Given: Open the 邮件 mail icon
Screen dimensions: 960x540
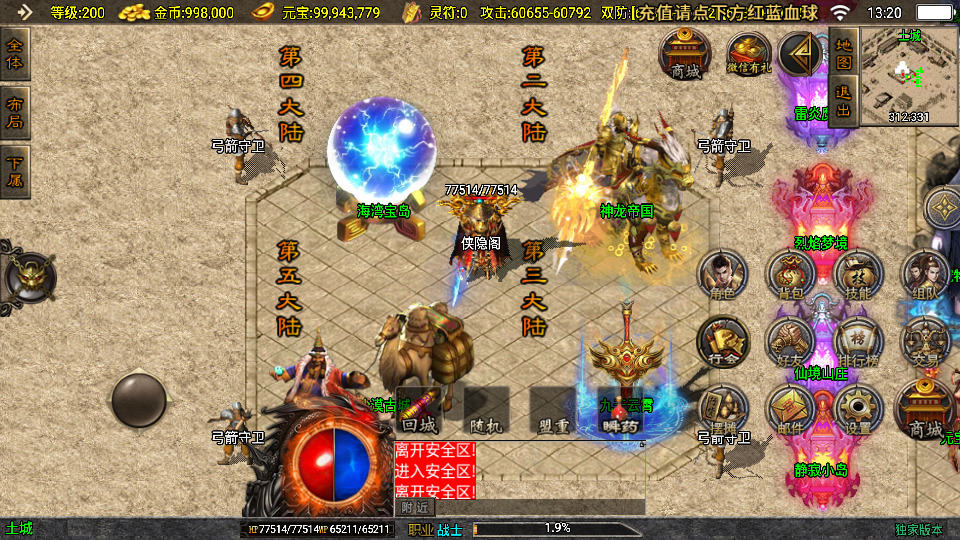Looking at the screenshot, I should (x=791, y=410).
